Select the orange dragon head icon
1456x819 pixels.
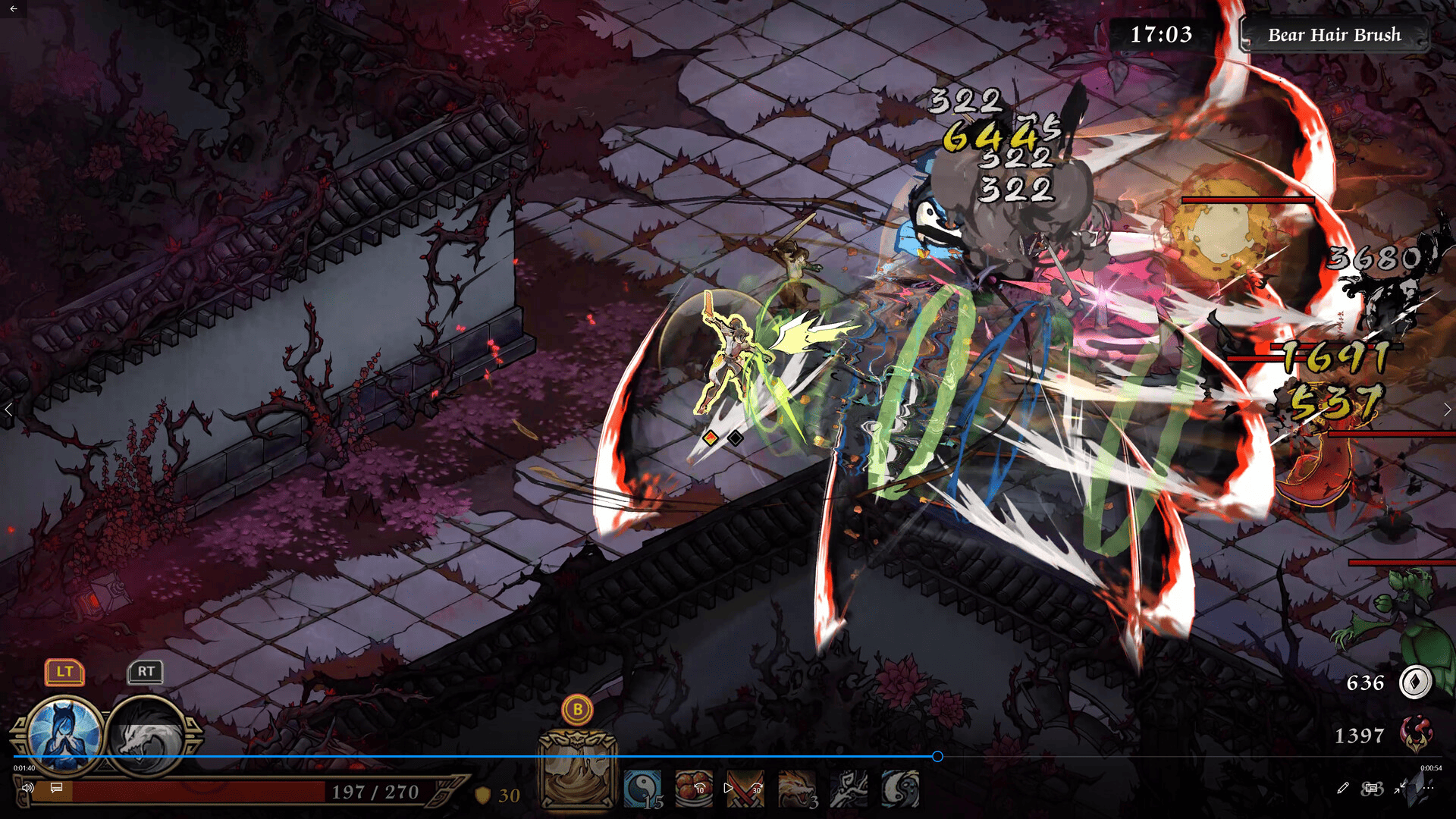[x=797, y=789]
